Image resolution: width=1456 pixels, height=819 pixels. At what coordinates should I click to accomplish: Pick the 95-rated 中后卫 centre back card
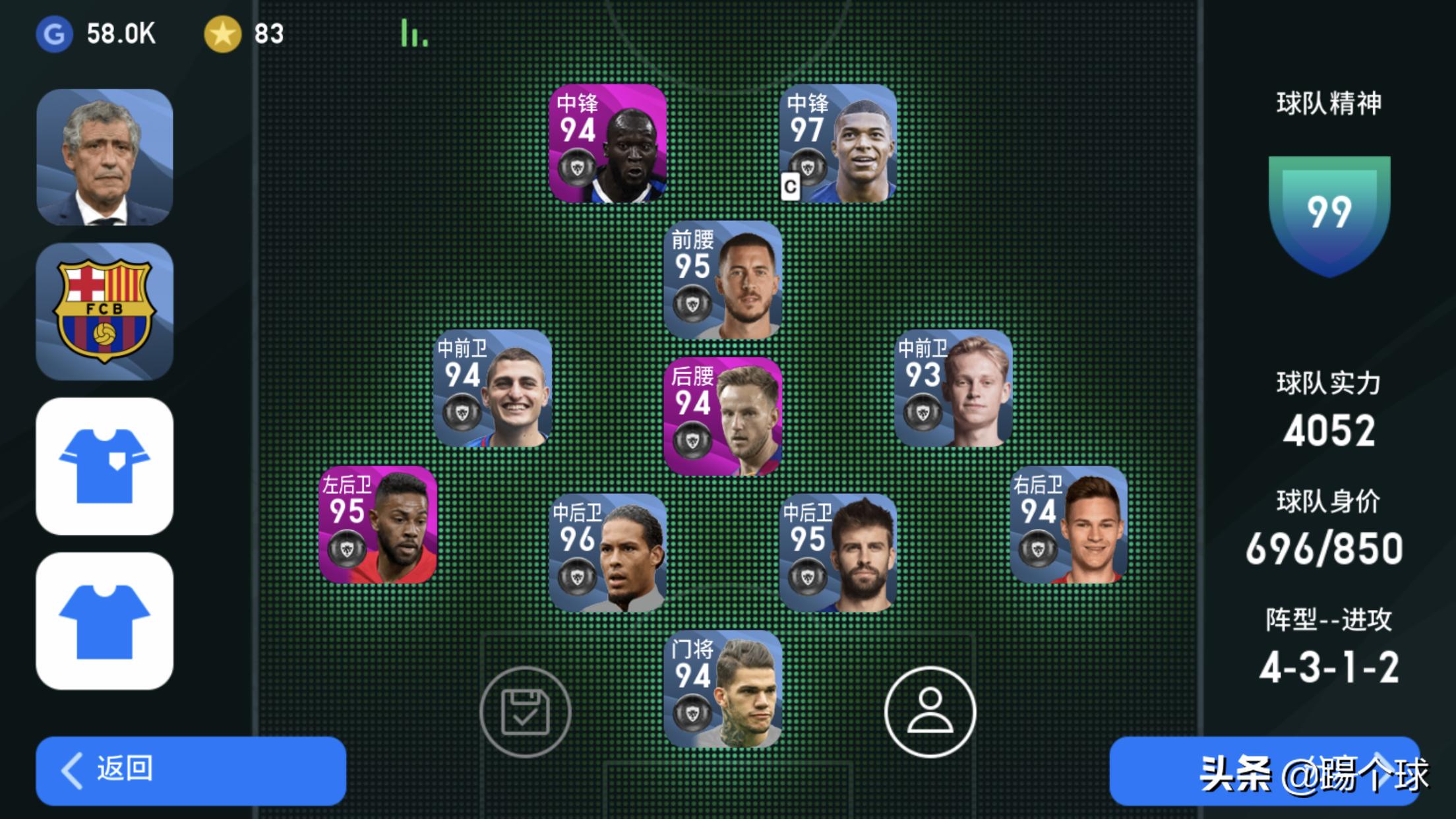pos(837,553)
